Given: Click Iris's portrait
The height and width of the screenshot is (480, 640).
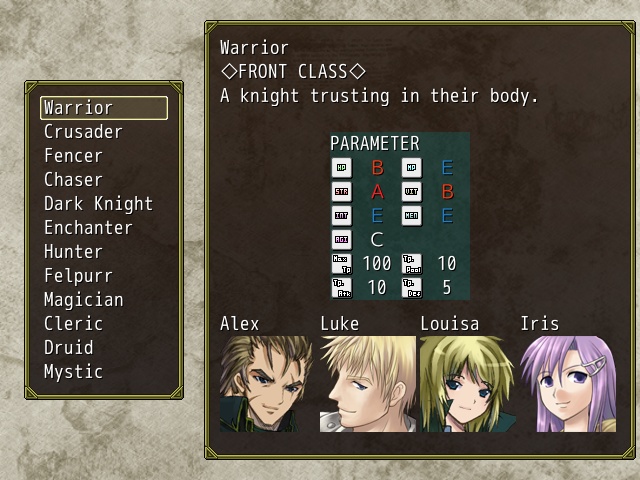Looking at the screenshot, I should (567, 384).
